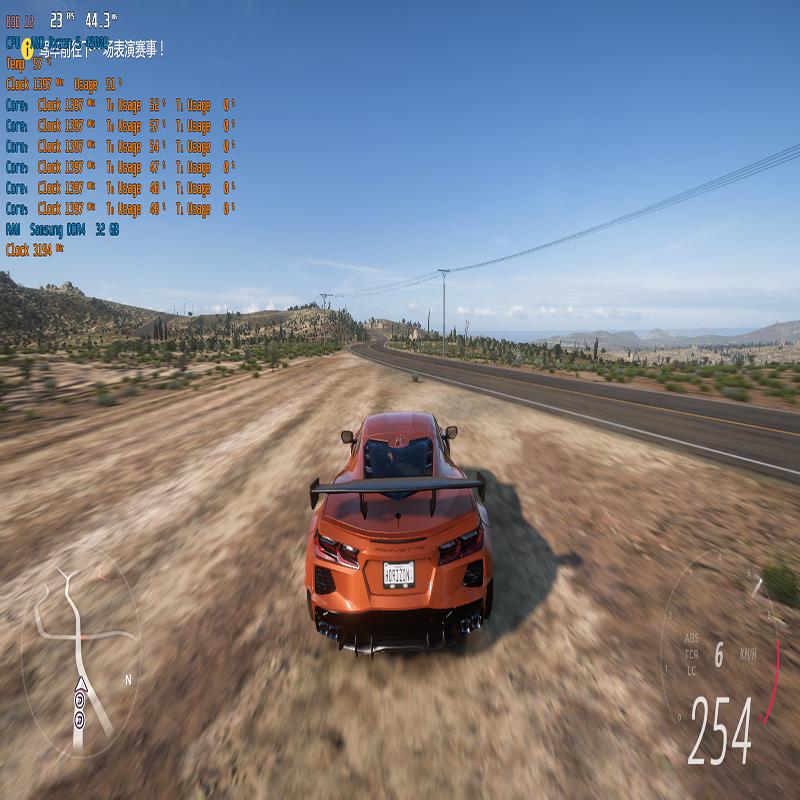Click the white player arrow on minimap
Image resolution: width=800 pixels, height=800 pixels.
(80, 685)
